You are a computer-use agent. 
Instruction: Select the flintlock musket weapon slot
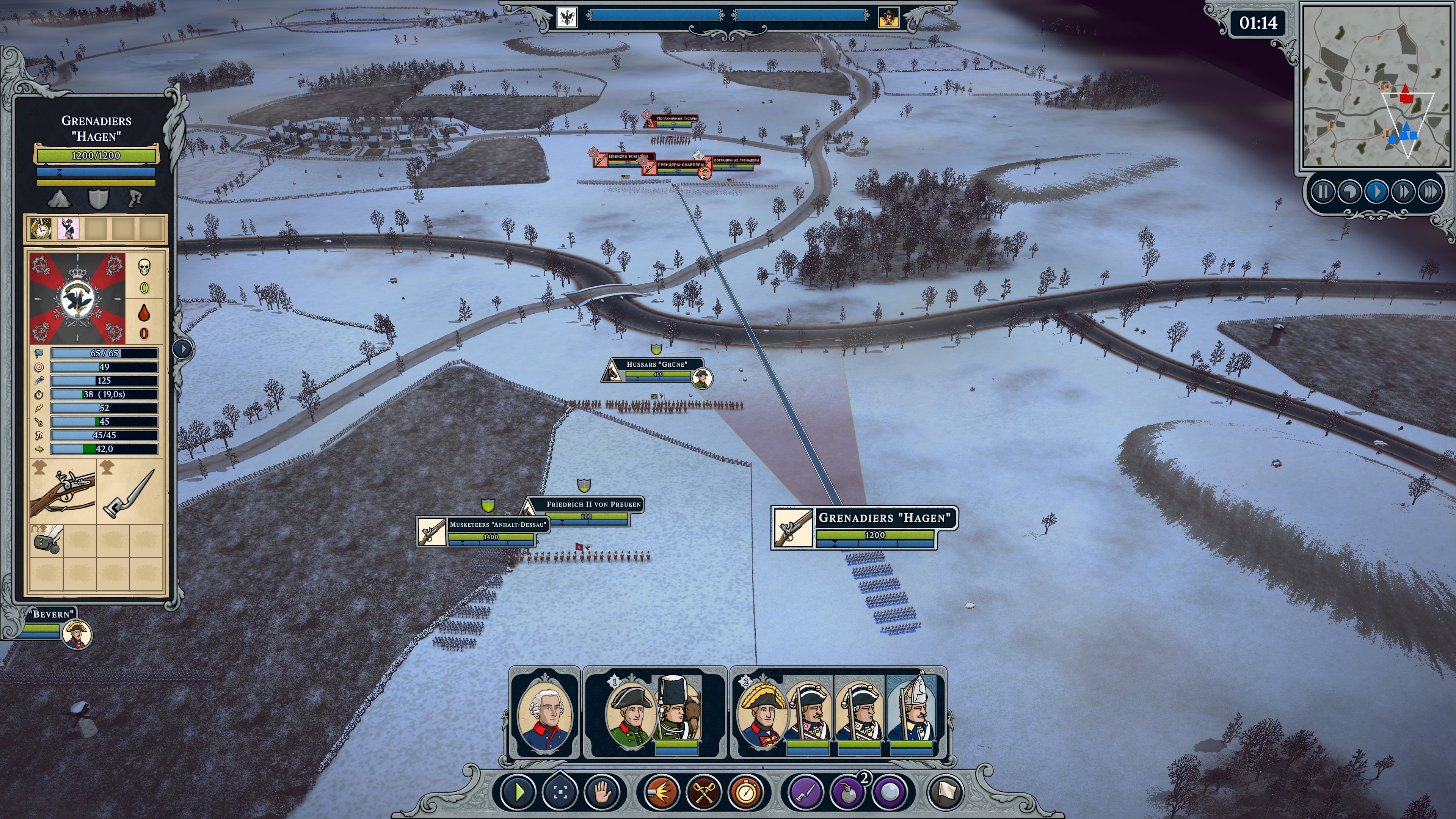pyautogui.click(x=62, y=490)
